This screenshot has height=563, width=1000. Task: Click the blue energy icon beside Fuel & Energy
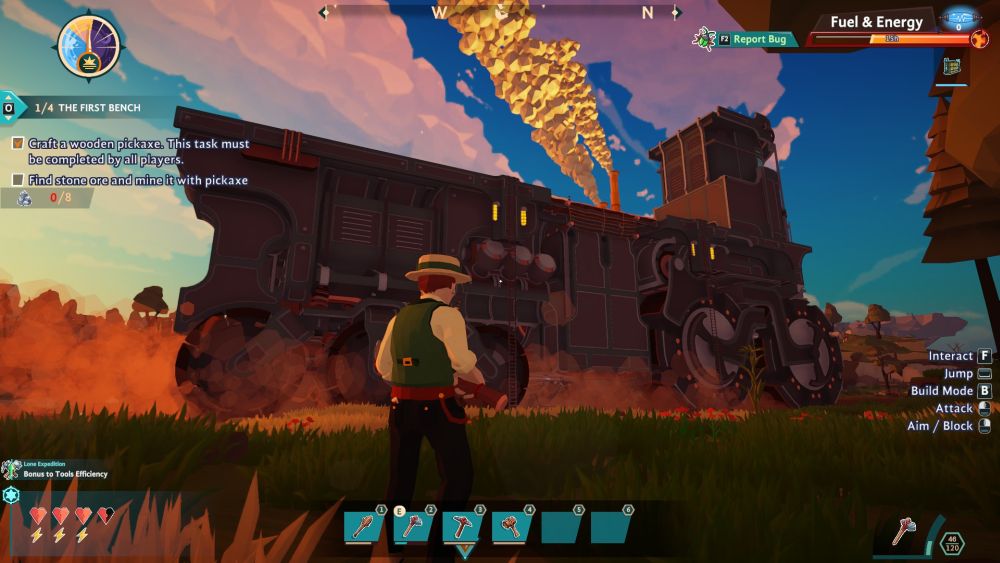(x=959, y=19)
